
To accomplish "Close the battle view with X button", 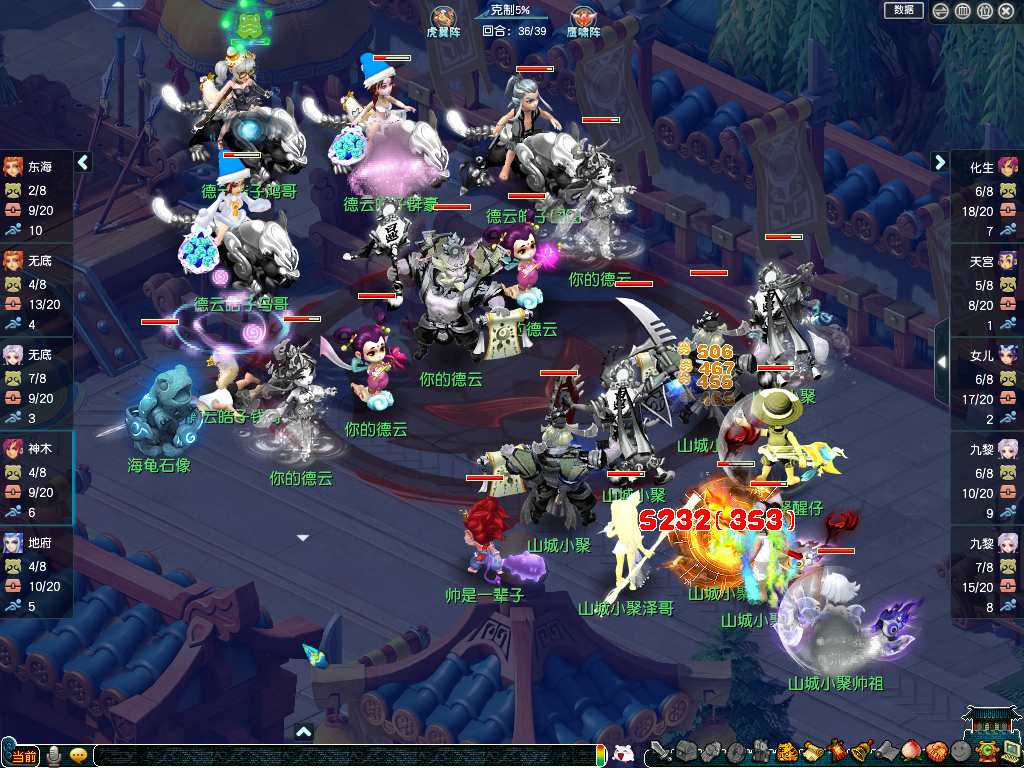I will 1006,11.
